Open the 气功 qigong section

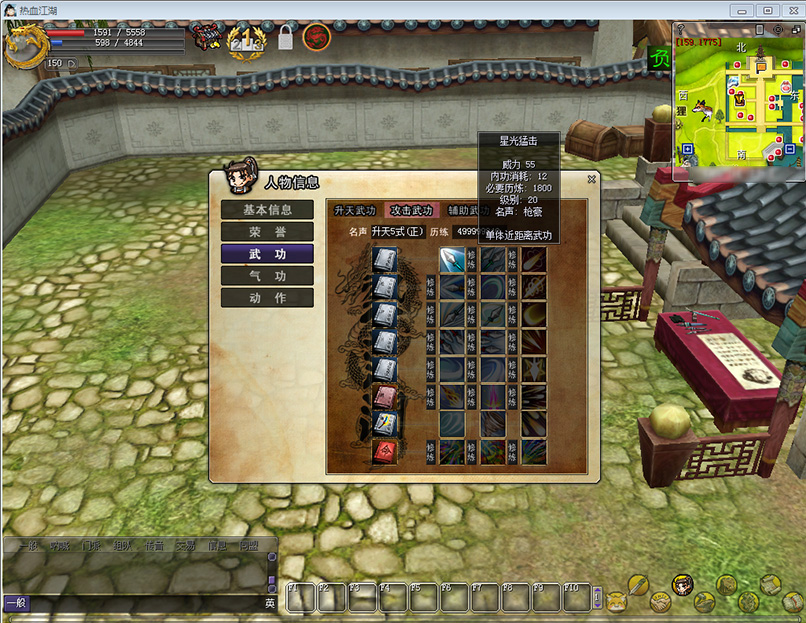[x=267, y=276]
